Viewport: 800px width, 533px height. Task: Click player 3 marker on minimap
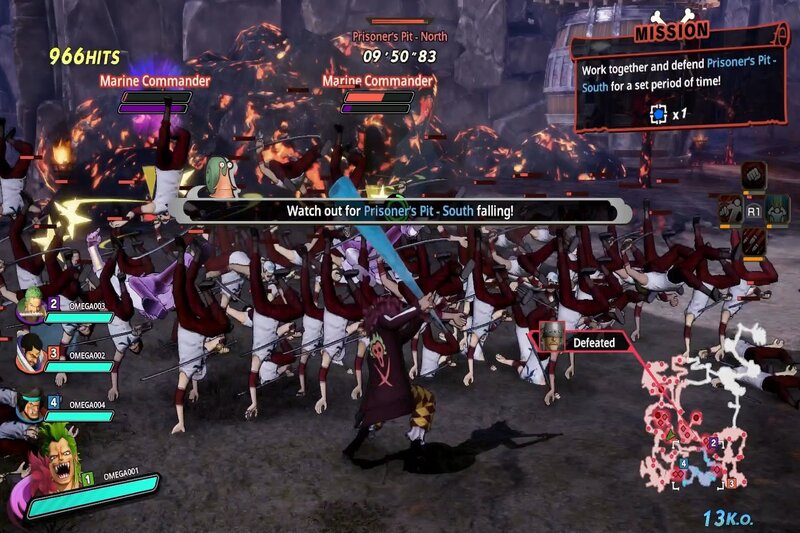[731, 483]
